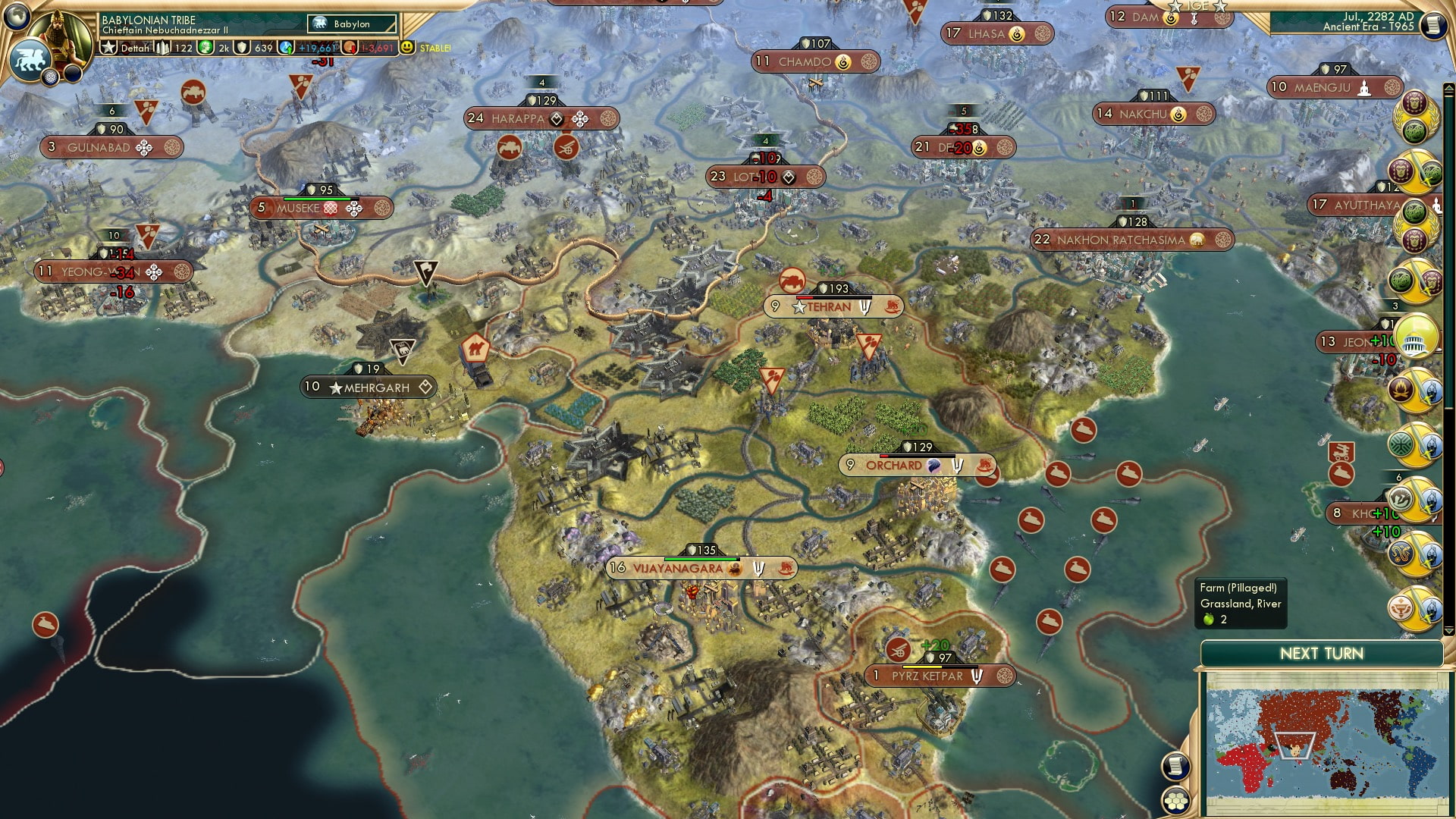1456x819 pixels.
Task: Toggle strategic view with the globe icon
Action: [15, 17]
